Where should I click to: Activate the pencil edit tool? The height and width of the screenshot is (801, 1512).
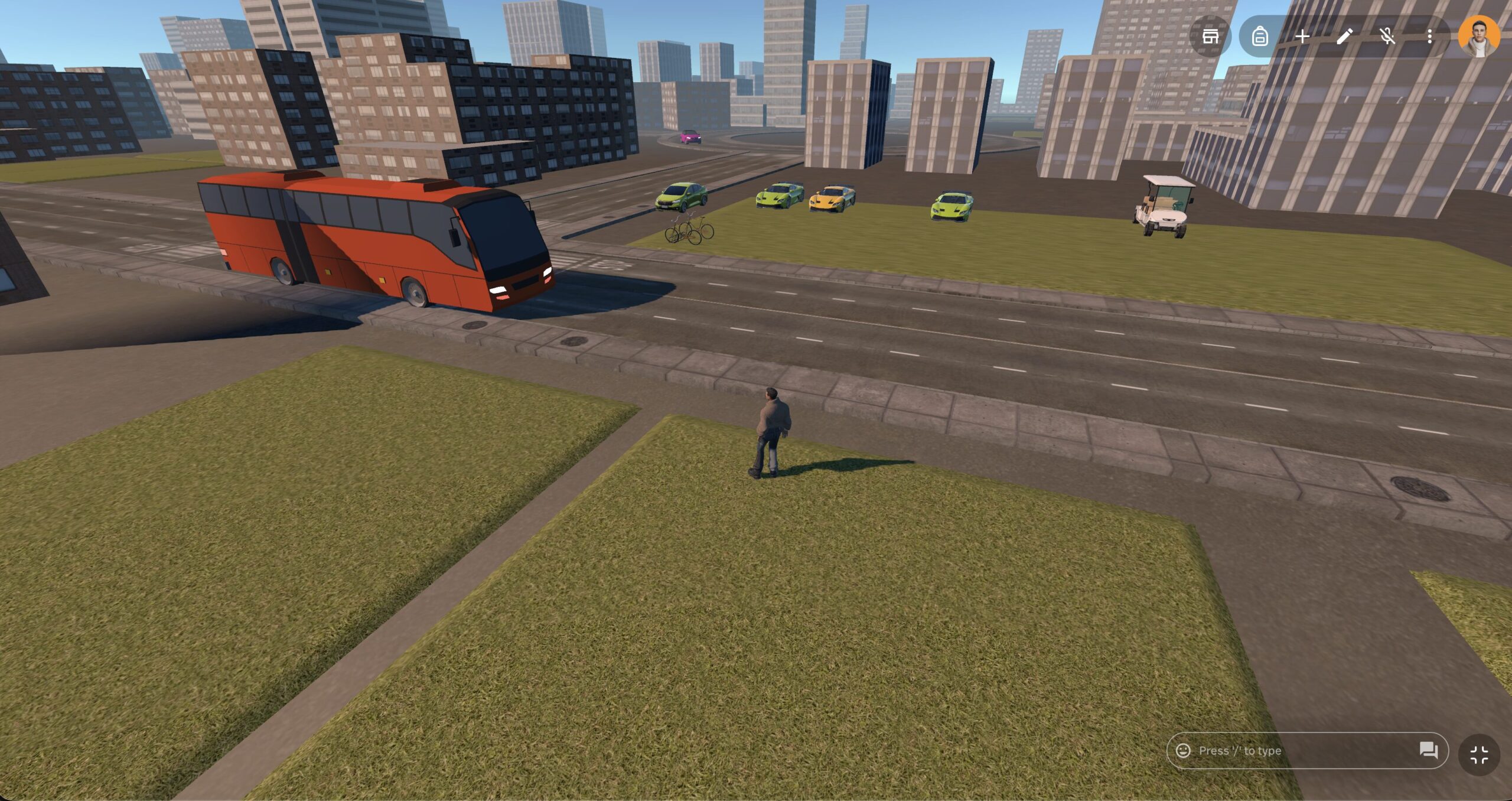[1344, 37]
